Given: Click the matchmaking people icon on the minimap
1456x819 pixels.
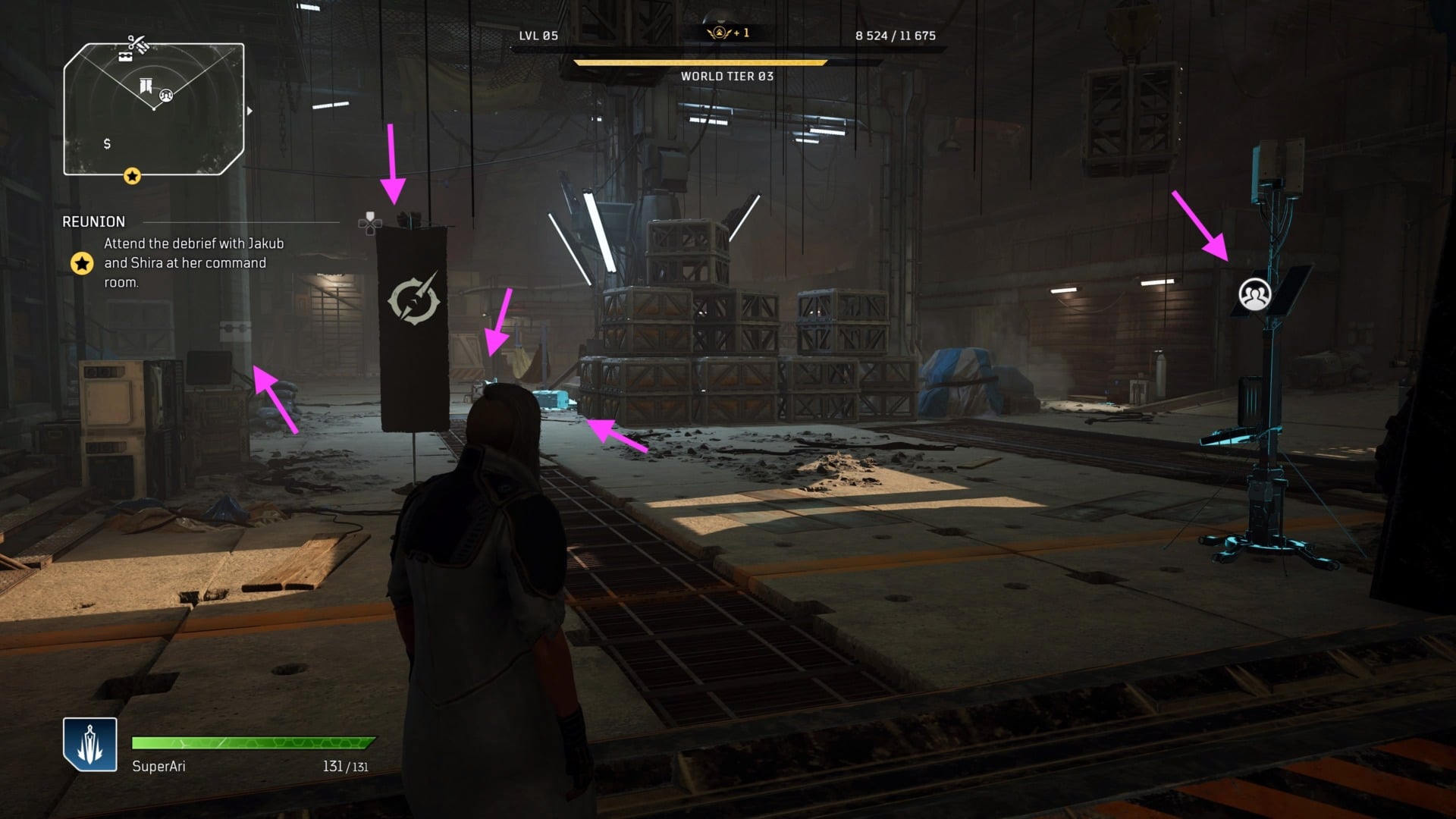Looking at the screenshot, I should pyautogui.click(x=166, y=96).
